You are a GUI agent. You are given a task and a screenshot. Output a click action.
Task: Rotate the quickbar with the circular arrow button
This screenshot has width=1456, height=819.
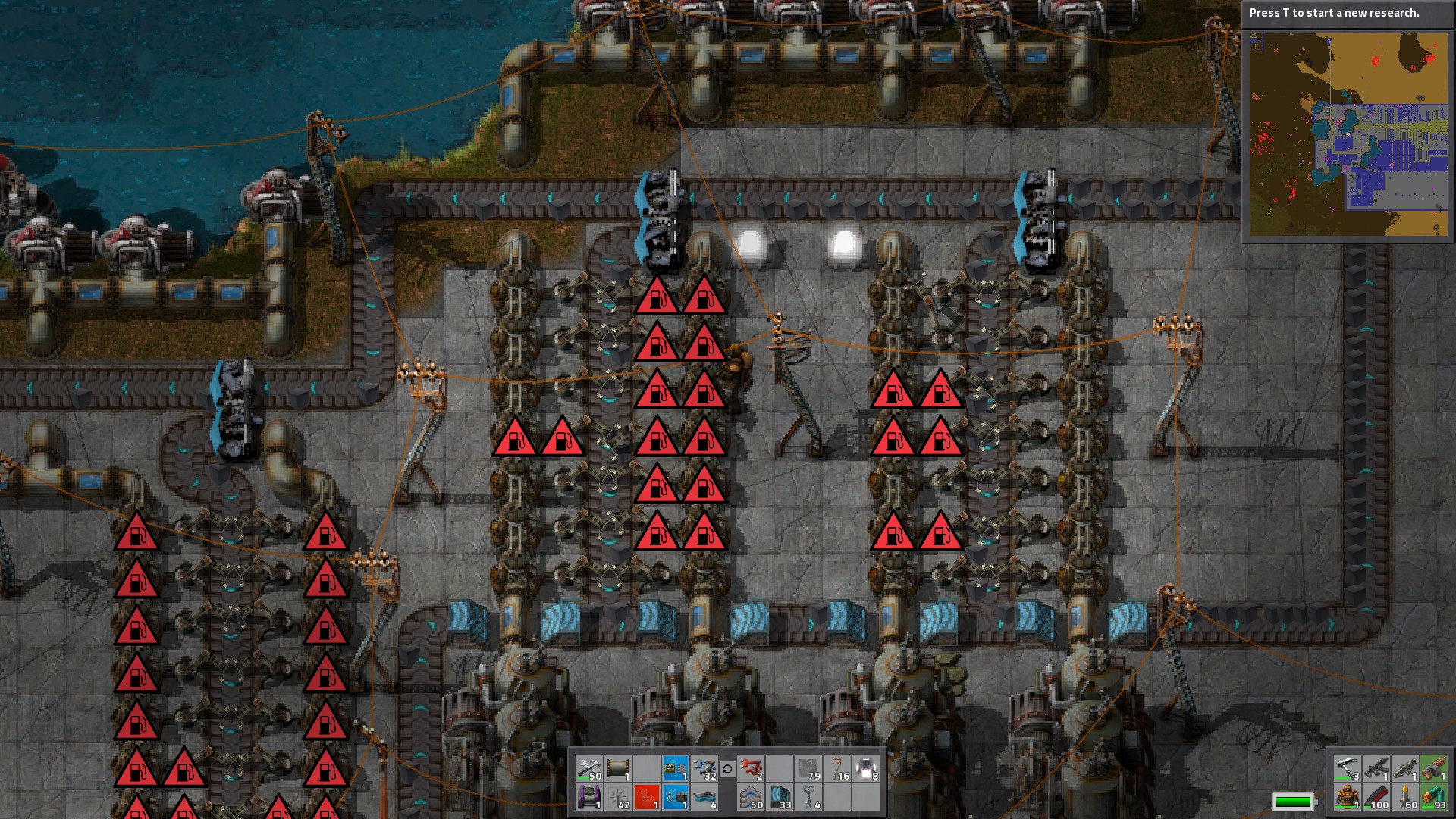[x=727, y=769]
